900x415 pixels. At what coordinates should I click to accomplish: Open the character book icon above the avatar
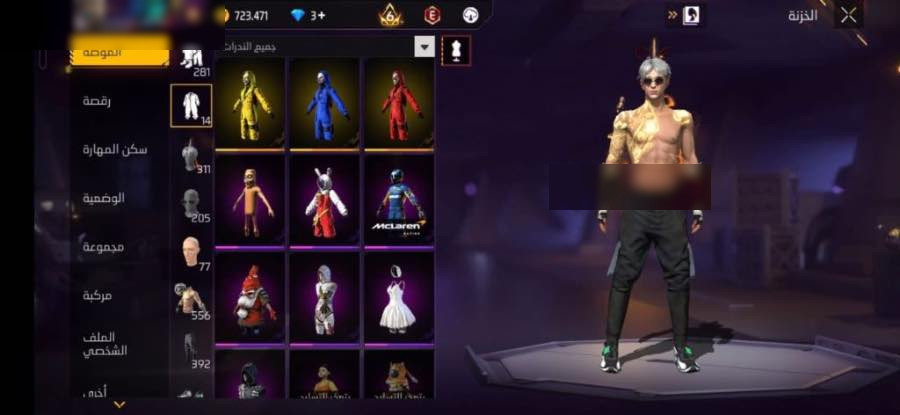(692, 15)
